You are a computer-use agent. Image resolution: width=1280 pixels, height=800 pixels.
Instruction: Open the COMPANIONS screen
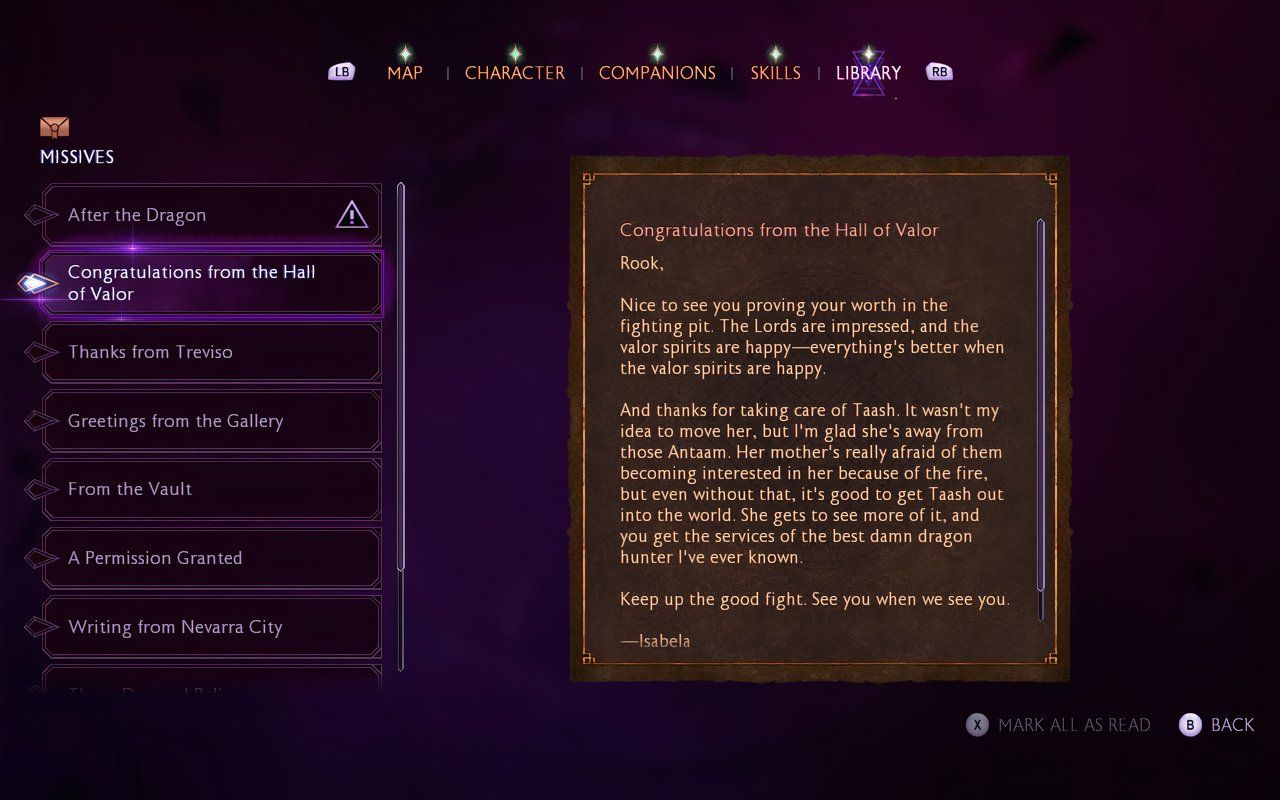coord(657,72)
